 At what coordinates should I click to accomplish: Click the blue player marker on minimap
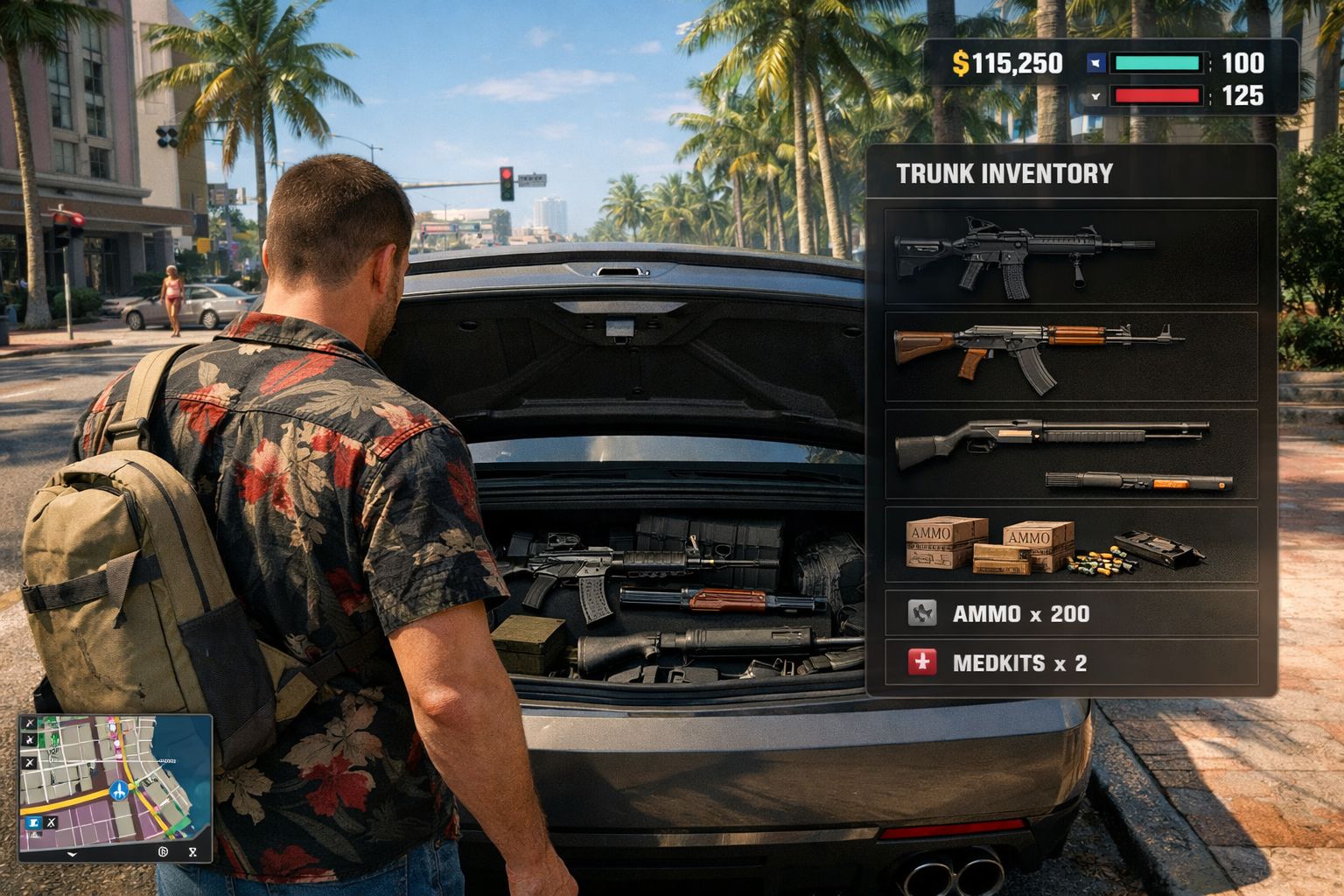(119, 791)
